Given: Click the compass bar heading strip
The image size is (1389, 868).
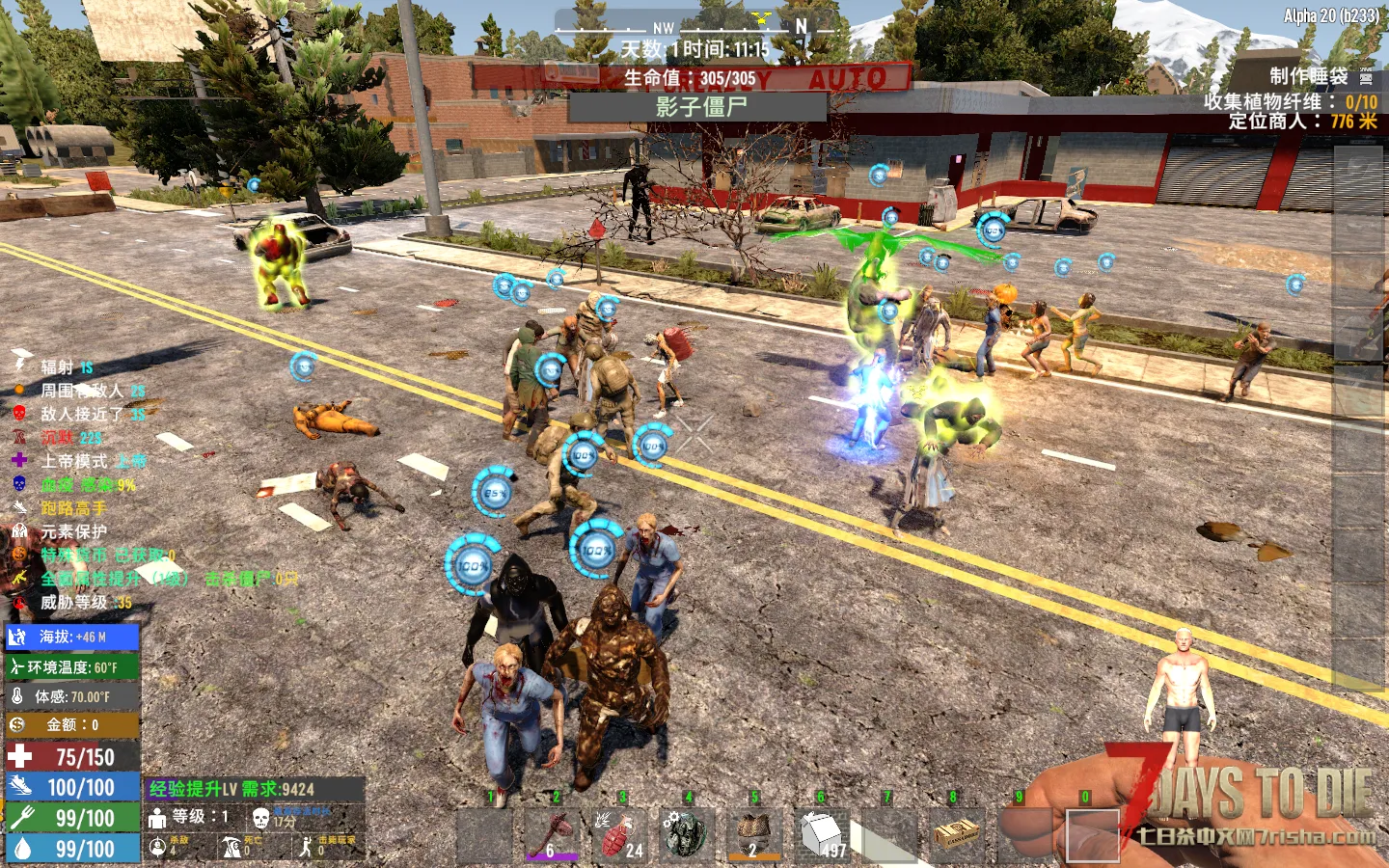Looking at the screenshot, I should pos(694,27).
